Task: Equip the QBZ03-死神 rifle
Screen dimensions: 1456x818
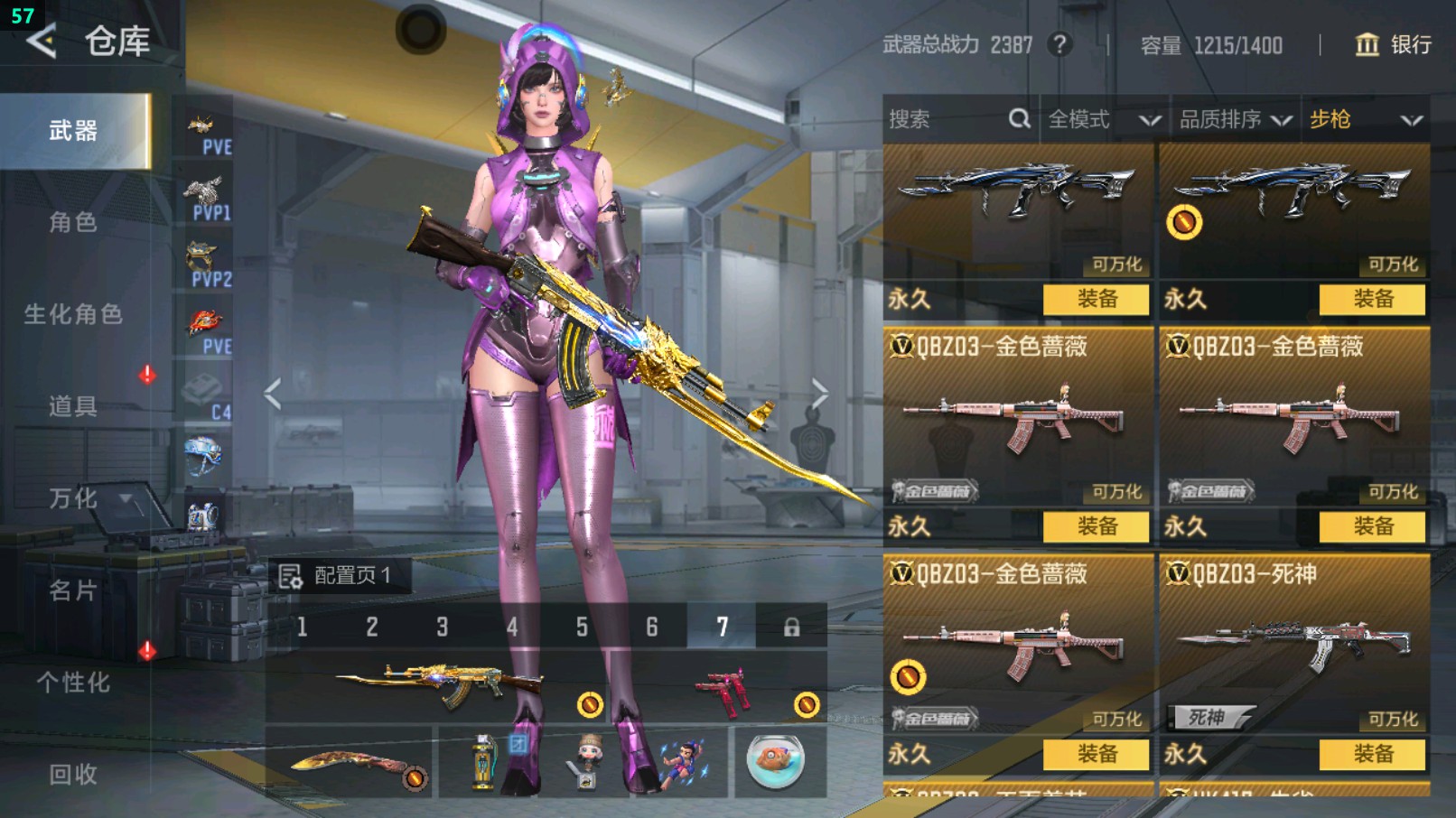Action: coord(1372,754)
